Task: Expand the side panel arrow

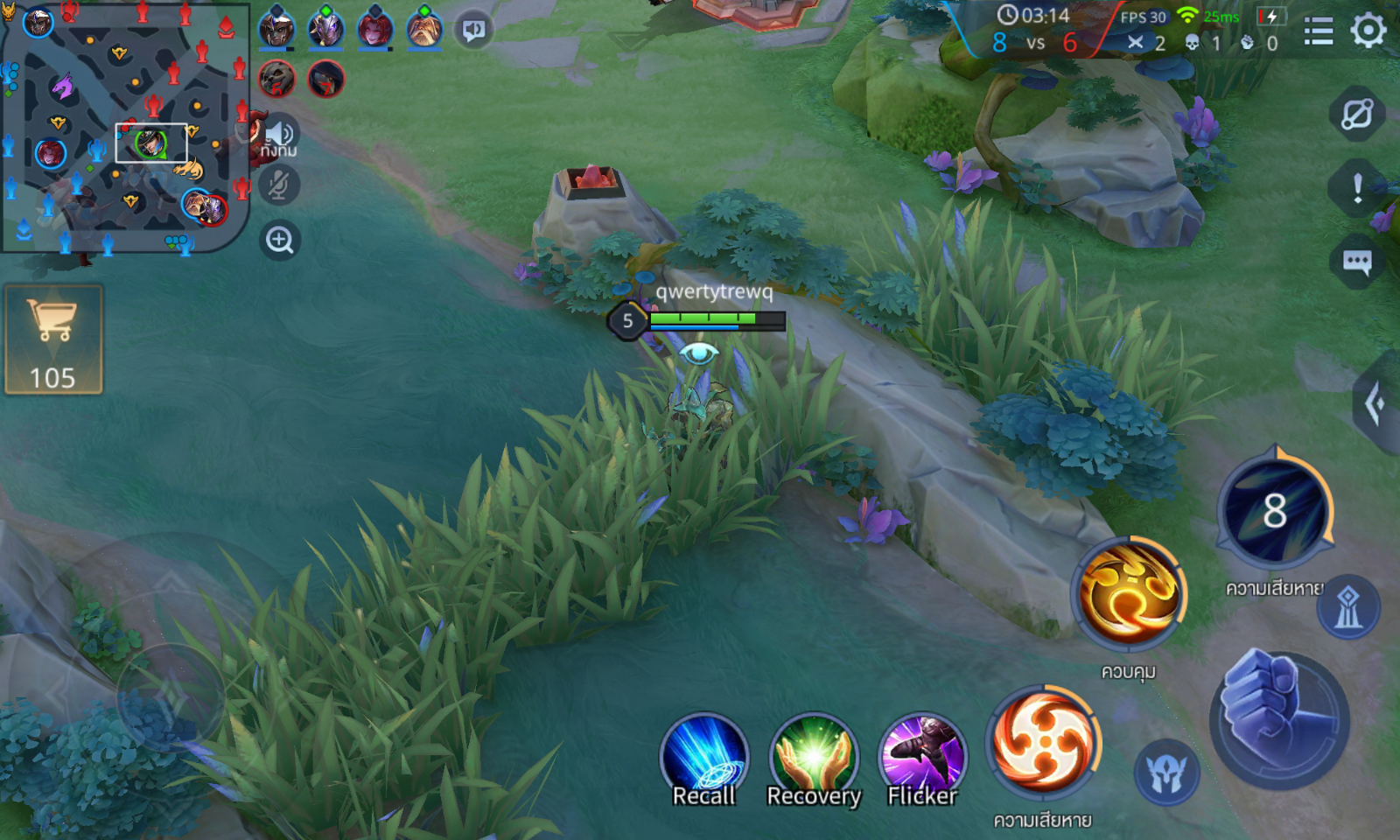Action: click(1376, 403)
